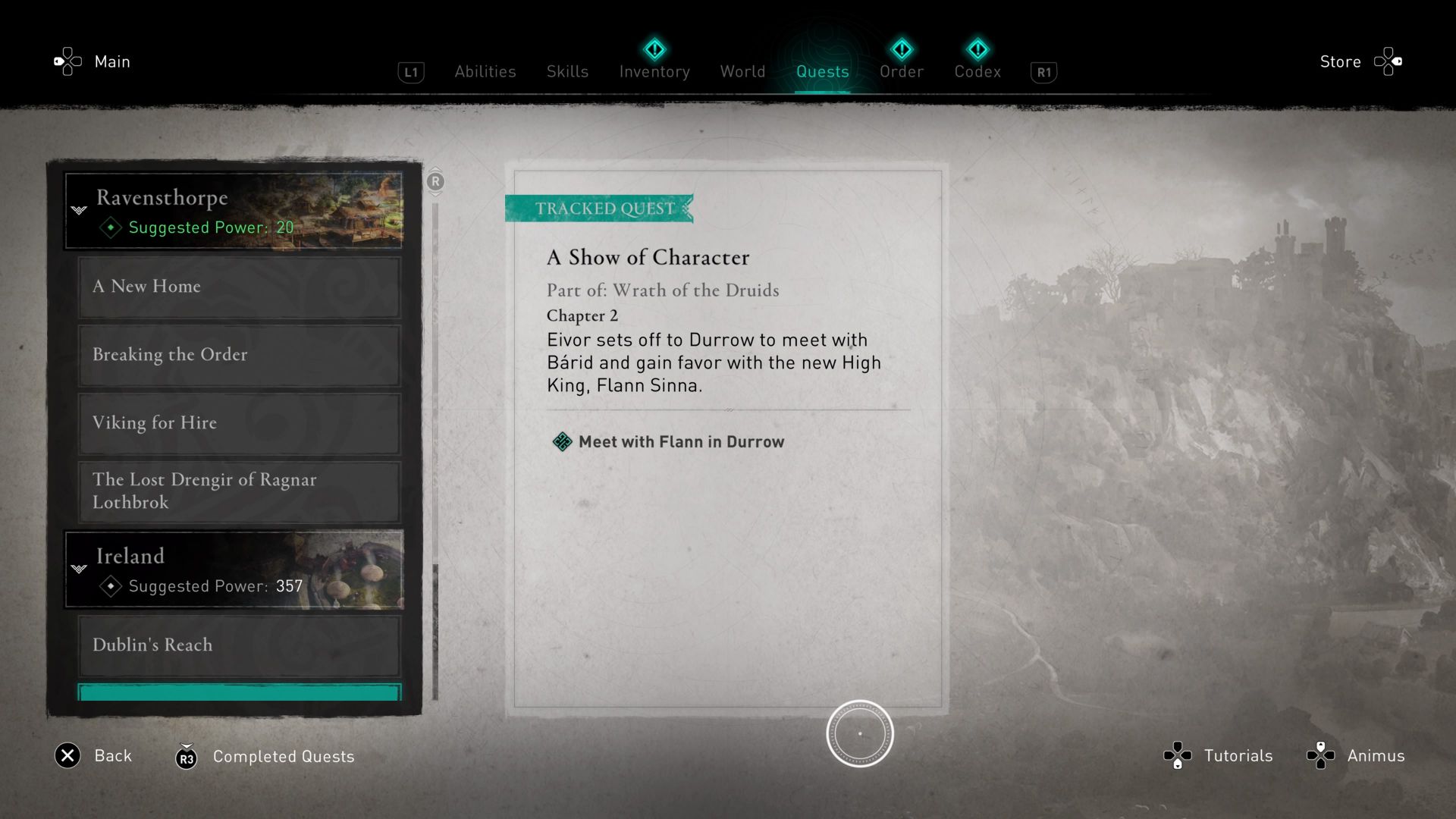Click the L1 shoulder button indicator

(x=411, y=71)
